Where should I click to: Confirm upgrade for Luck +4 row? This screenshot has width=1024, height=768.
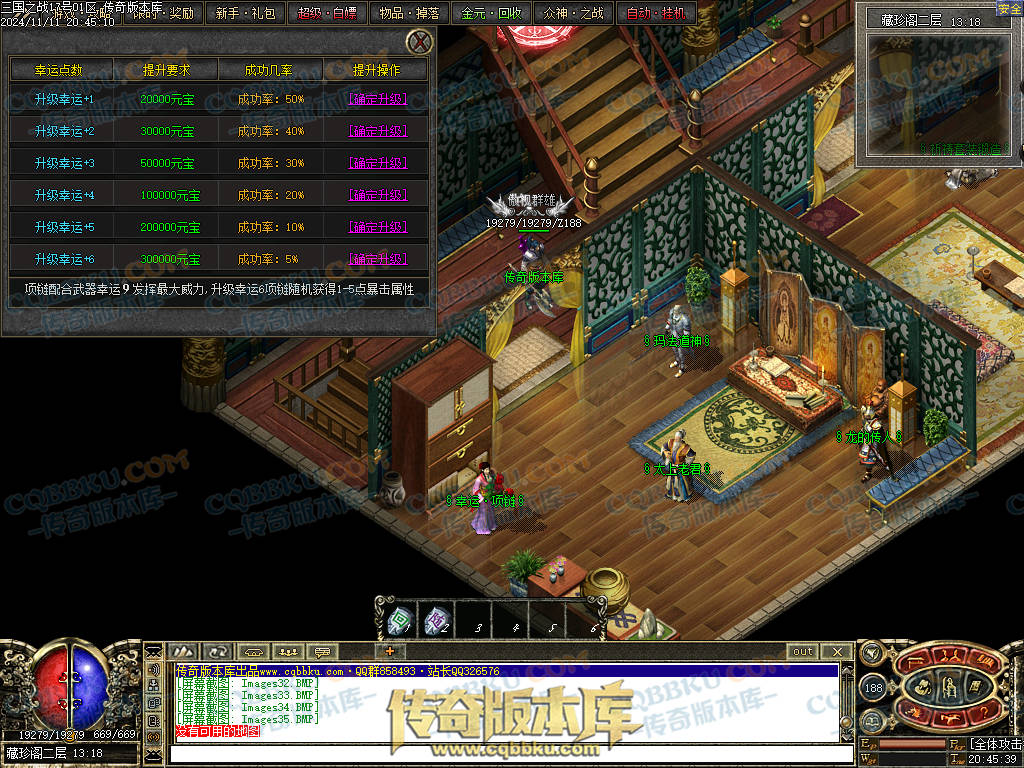[x=377, y=195]
